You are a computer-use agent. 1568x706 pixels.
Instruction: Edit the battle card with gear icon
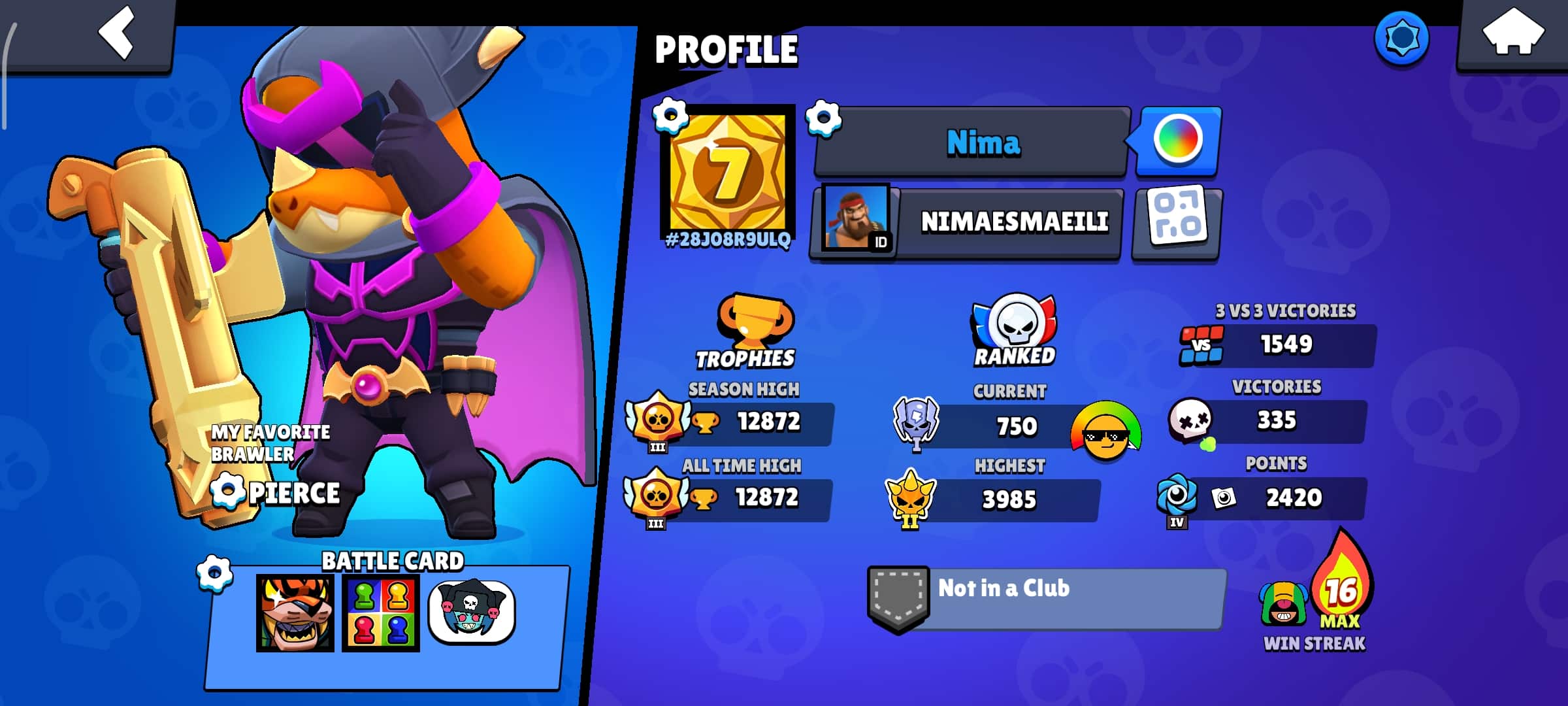point(215,574)
